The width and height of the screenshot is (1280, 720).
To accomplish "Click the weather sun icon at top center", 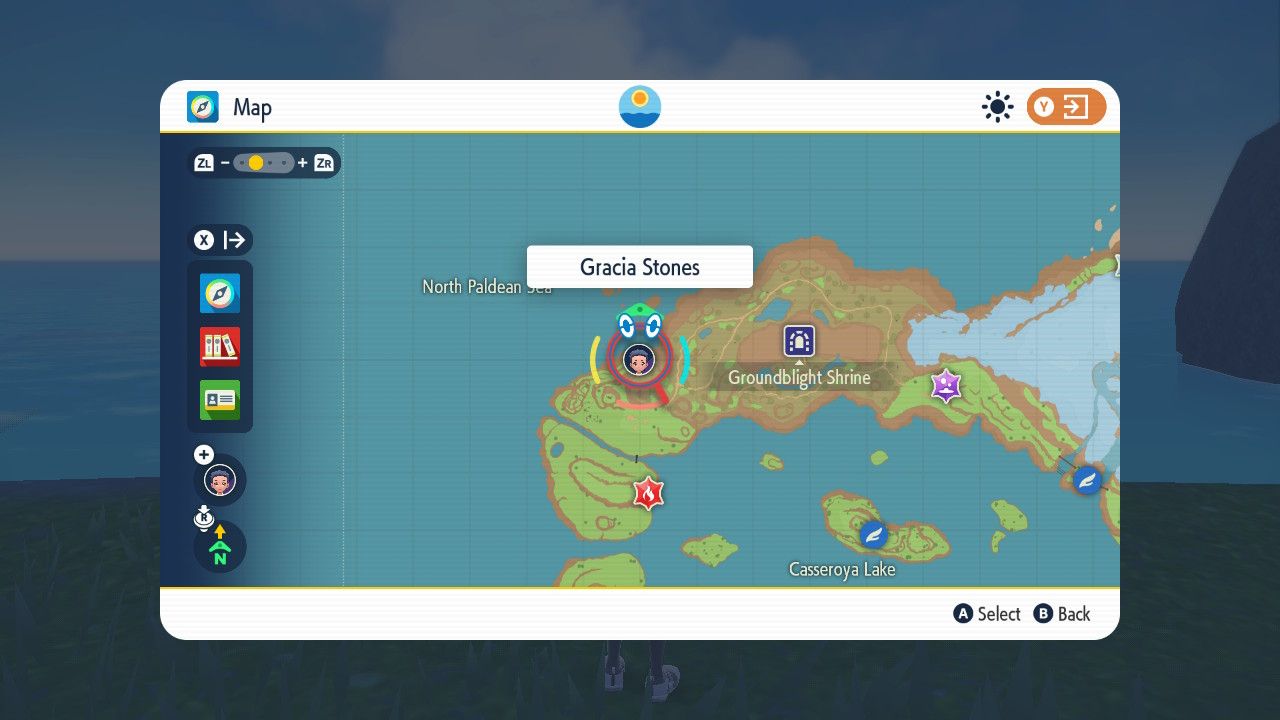I will click(639, 106).
